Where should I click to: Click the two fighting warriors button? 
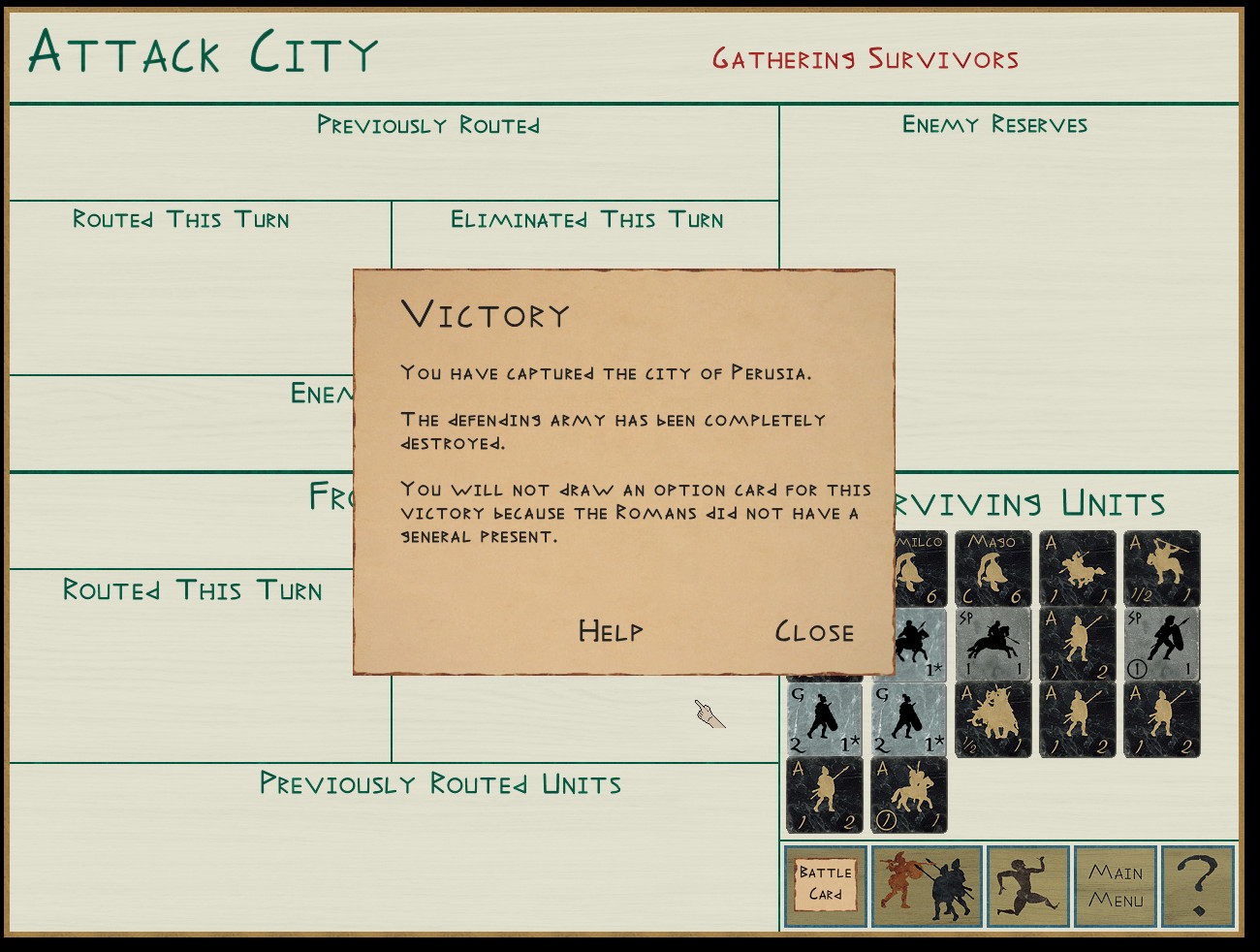[x=927, y=886]
